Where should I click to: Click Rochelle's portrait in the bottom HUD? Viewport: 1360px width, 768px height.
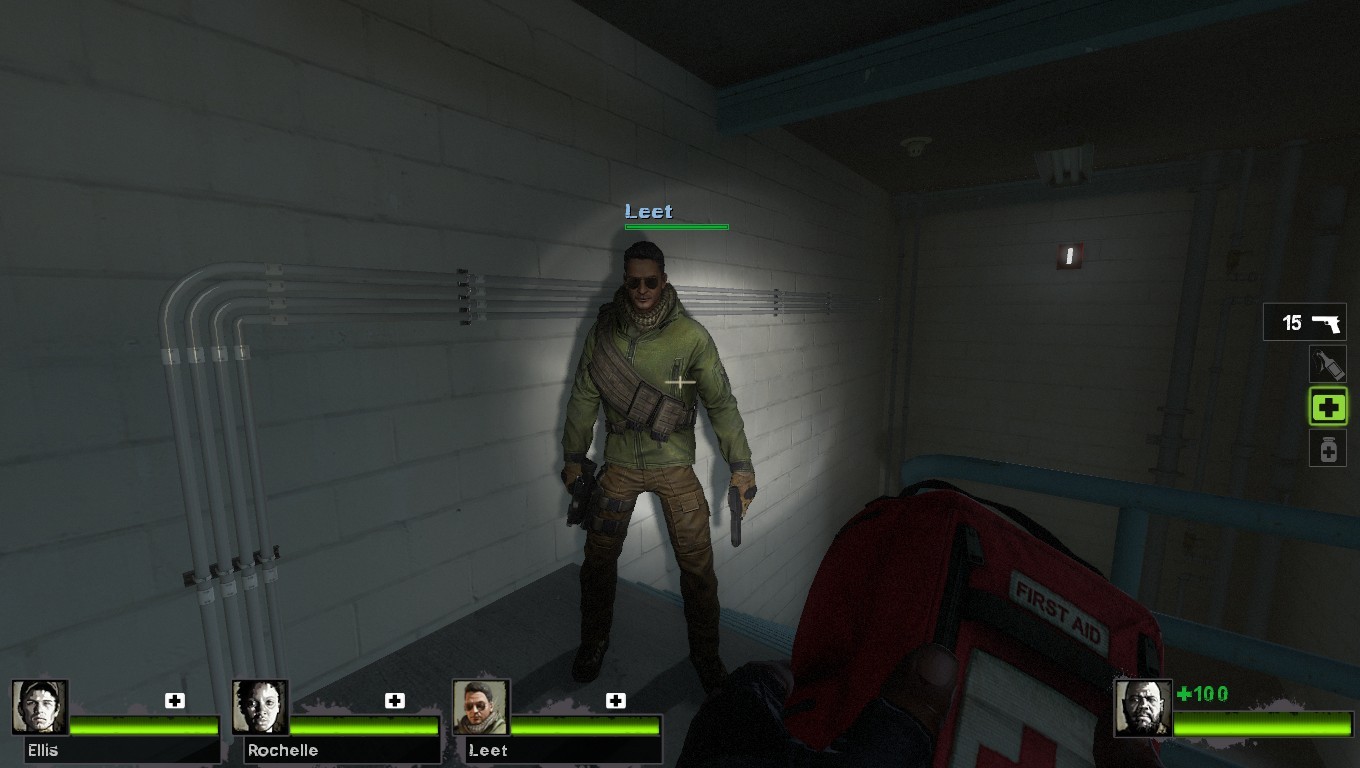pos(258,705)
